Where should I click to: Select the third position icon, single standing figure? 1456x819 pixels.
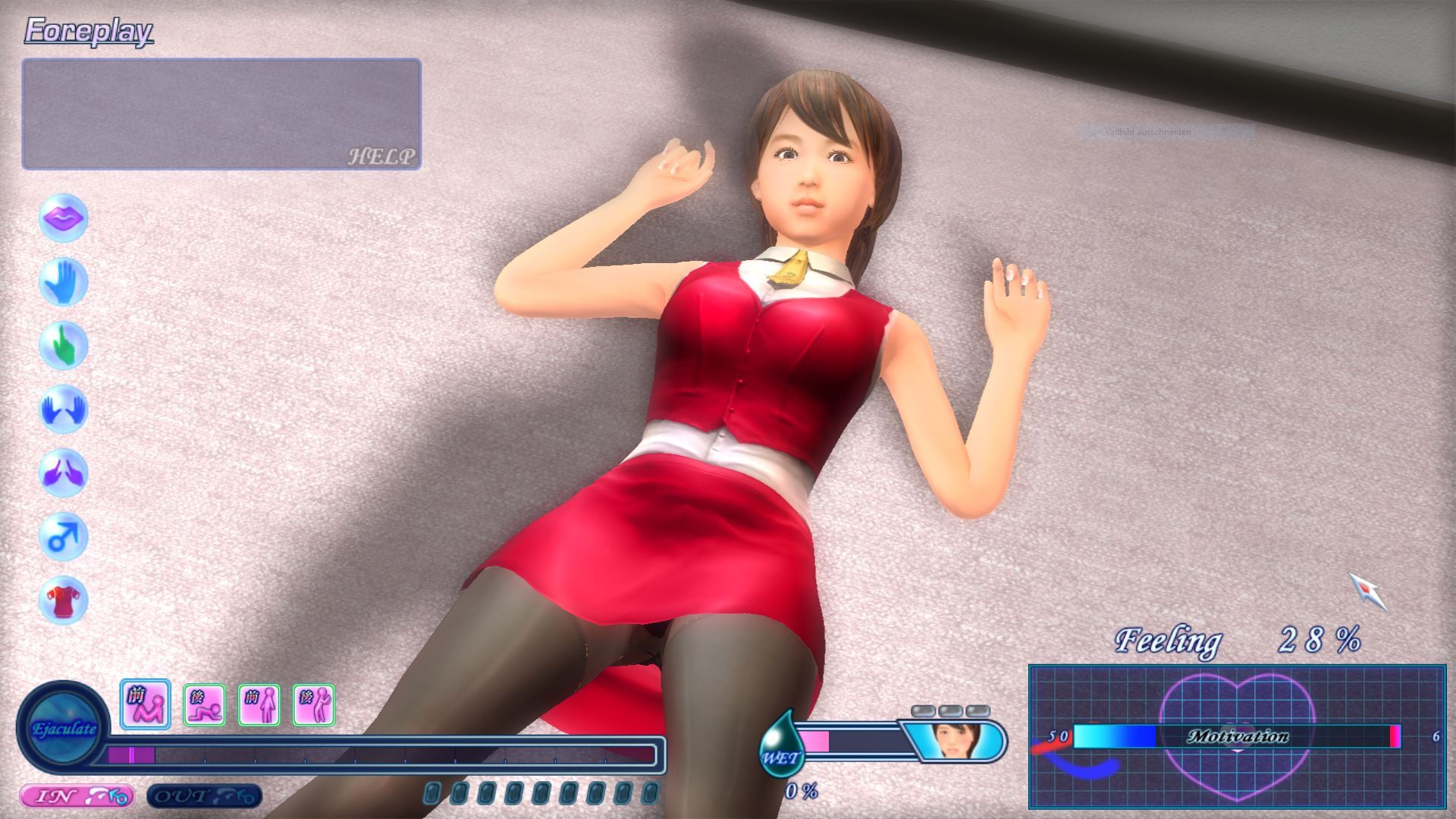click(259, 705)
